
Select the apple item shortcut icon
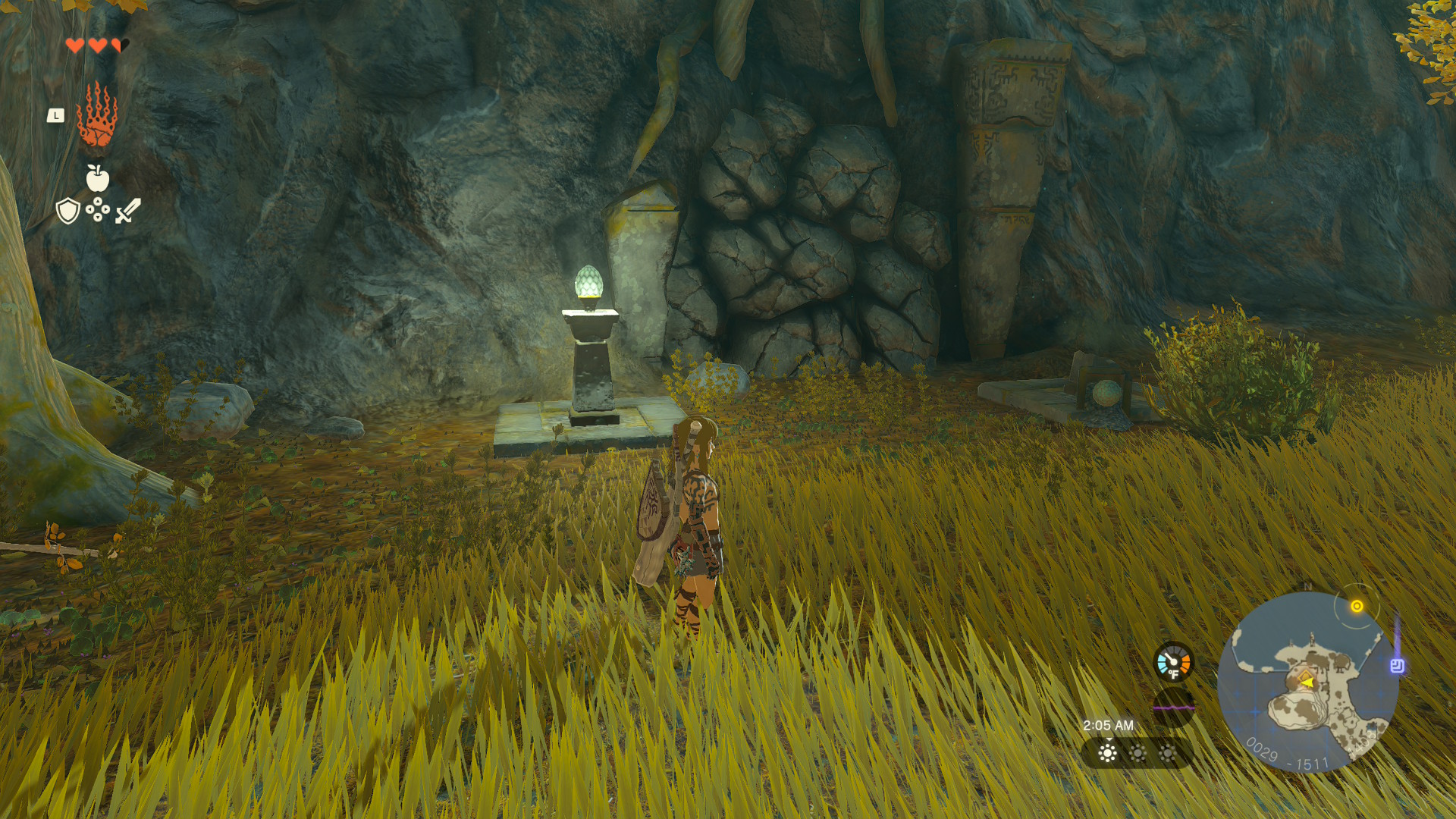pyautogui.click(x=98, y=178)
